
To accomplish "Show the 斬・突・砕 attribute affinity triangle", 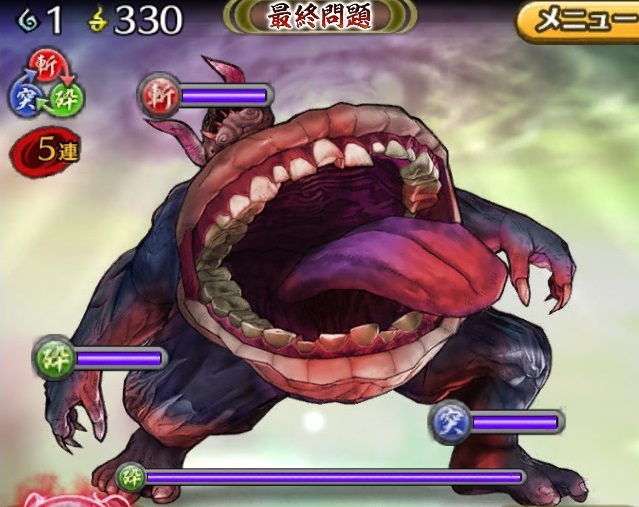I will tap(47, 84).
